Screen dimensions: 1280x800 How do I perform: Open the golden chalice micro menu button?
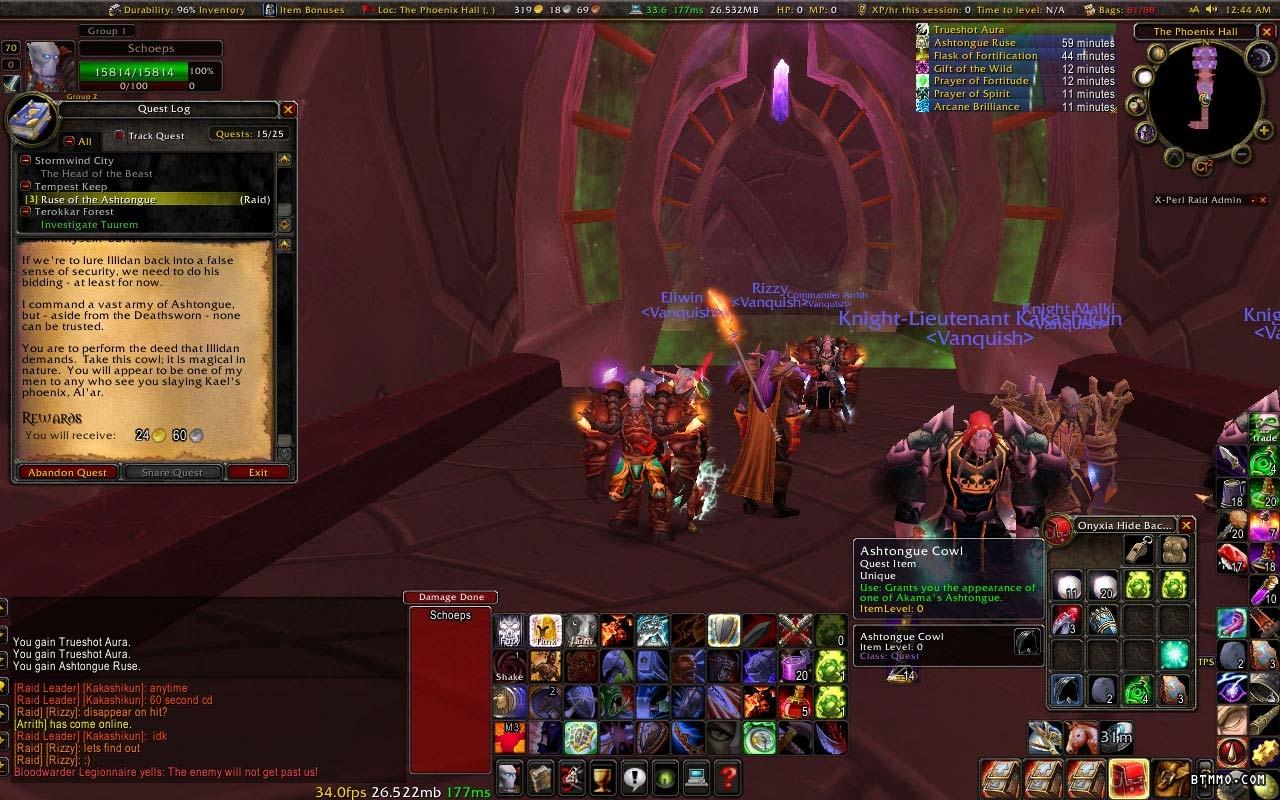click(602, 776)
